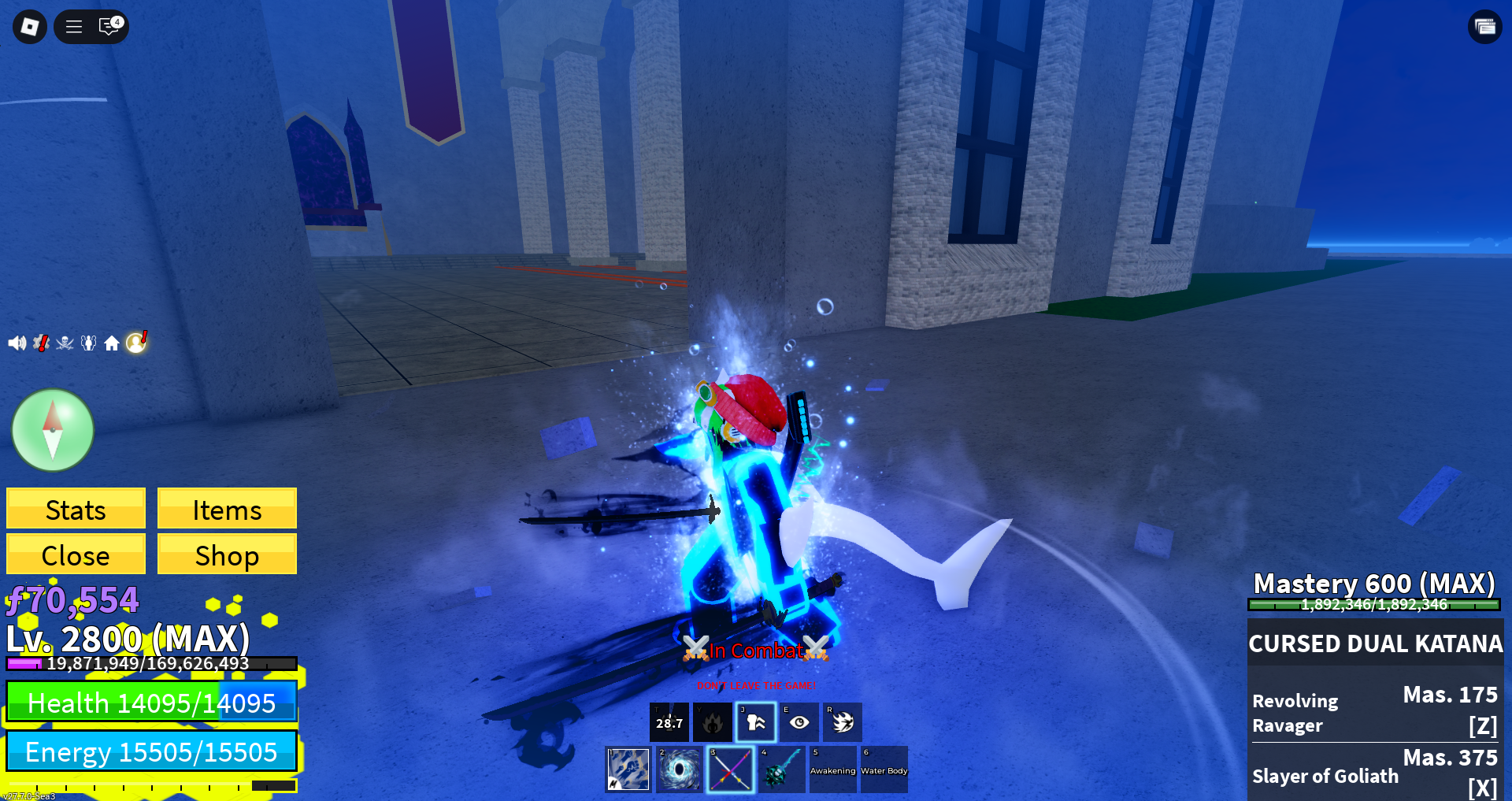Viewport: 1512px width, 801px height.
Task: Select the swirling portal fruit slot
Action: [679, 769]
